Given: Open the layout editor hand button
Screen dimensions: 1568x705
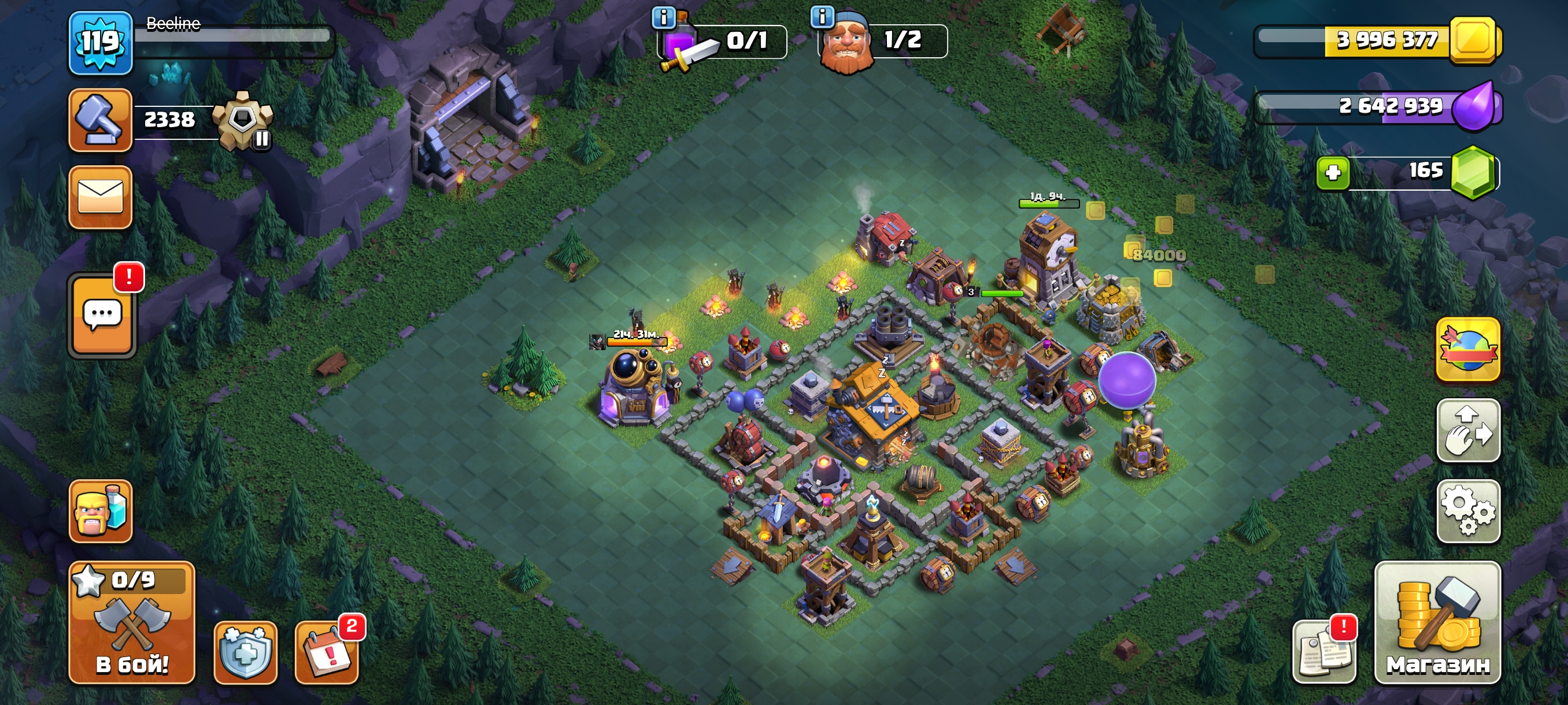Looking at the screenshot, I should pyautogui.click(x=1468, y=430).
